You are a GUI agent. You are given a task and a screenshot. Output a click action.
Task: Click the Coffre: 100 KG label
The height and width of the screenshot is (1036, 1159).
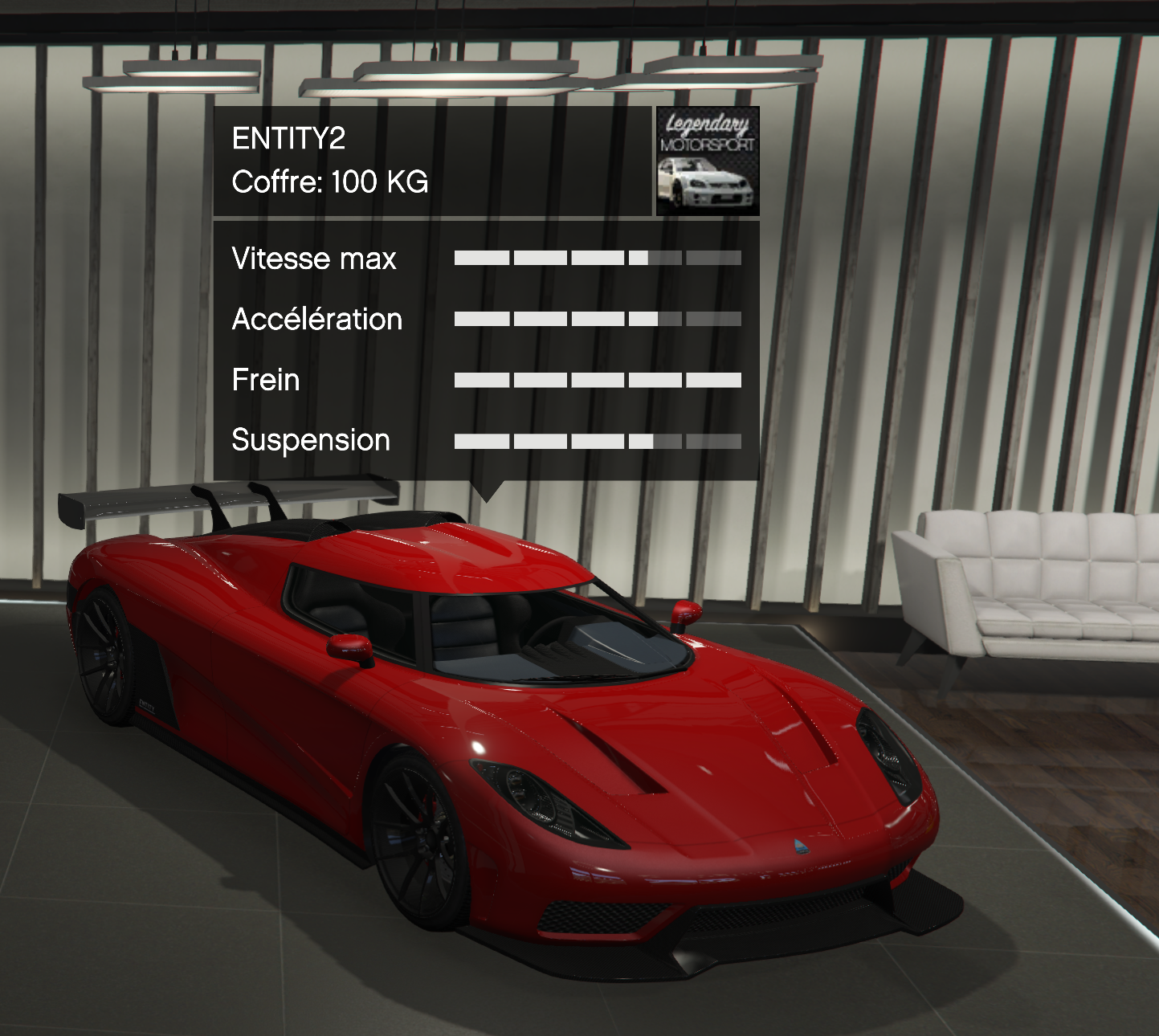330,183
